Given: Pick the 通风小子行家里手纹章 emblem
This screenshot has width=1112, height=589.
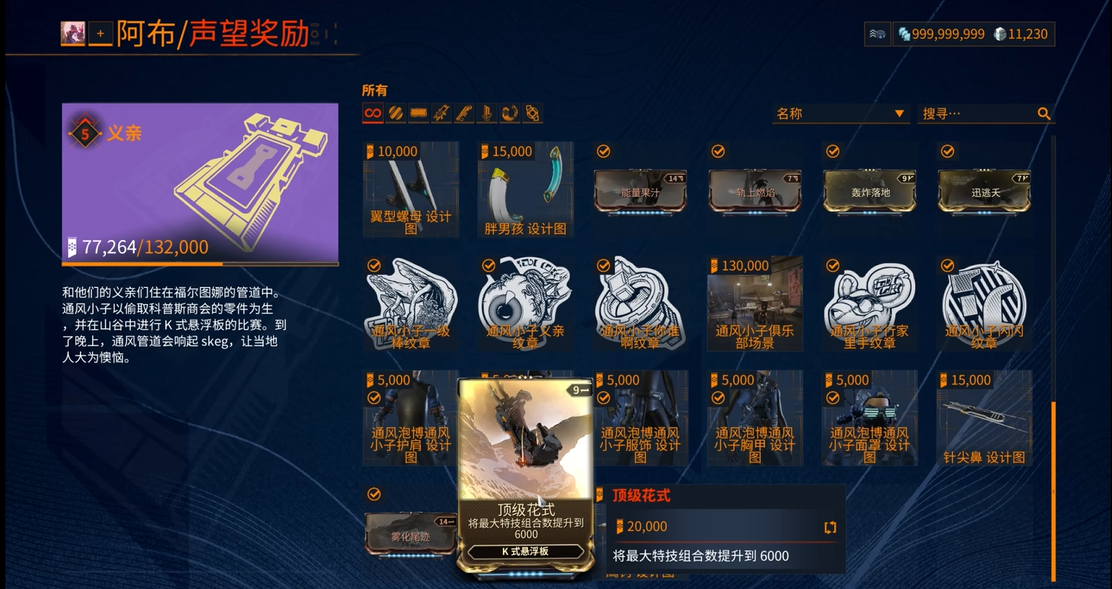Looking at the screenshot, I should click(x=870, y=304).
